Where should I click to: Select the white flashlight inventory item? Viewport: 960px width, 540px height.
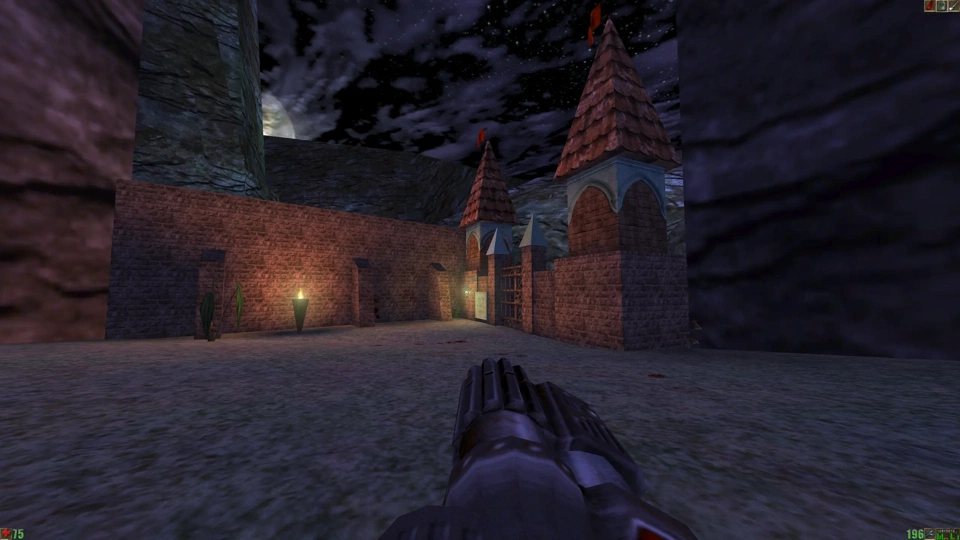953,6
